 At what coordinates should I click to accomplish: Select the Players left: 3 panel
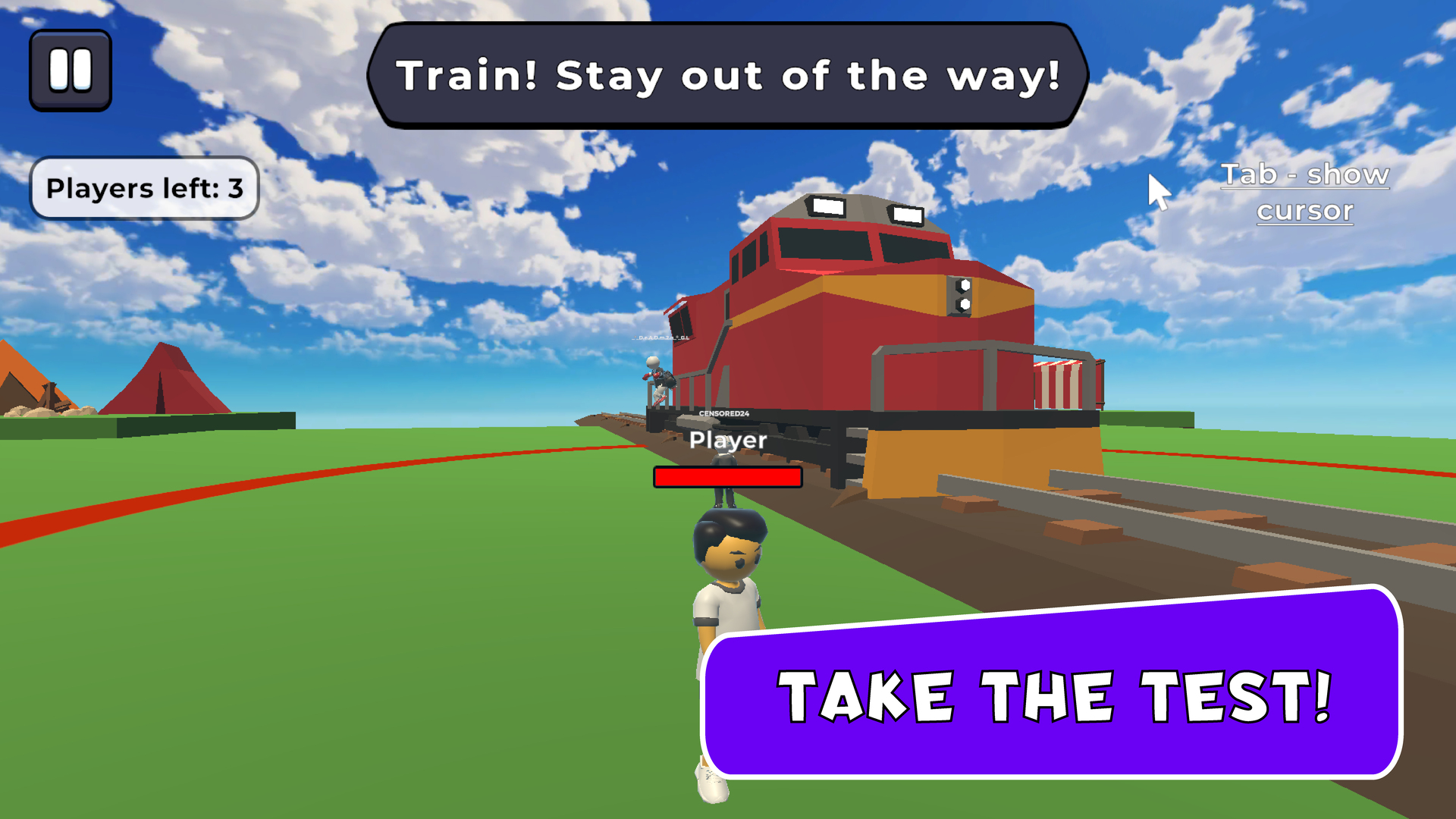(x=144, y=188)
